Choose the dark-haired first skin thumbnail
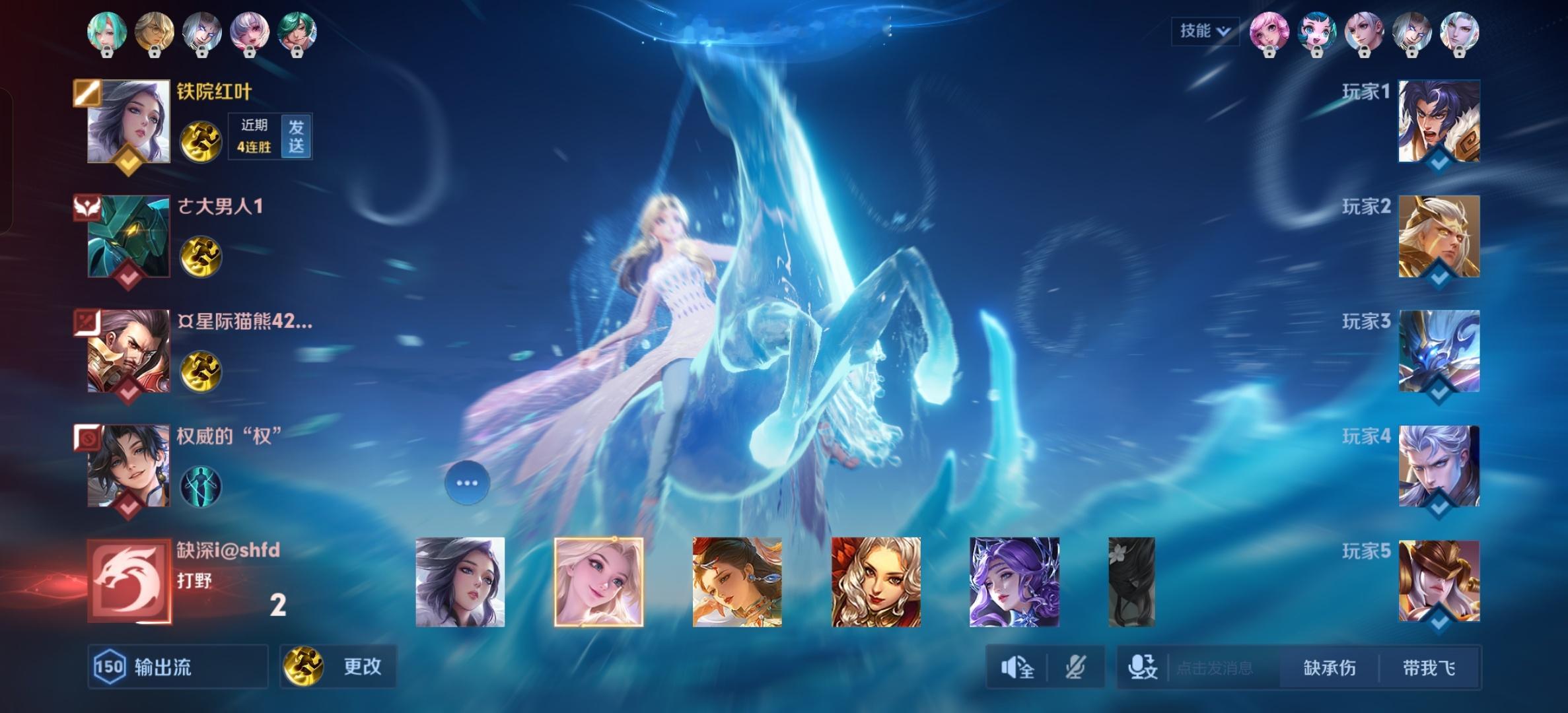This screenshot has height=713, width=1568. pos(460,582)
